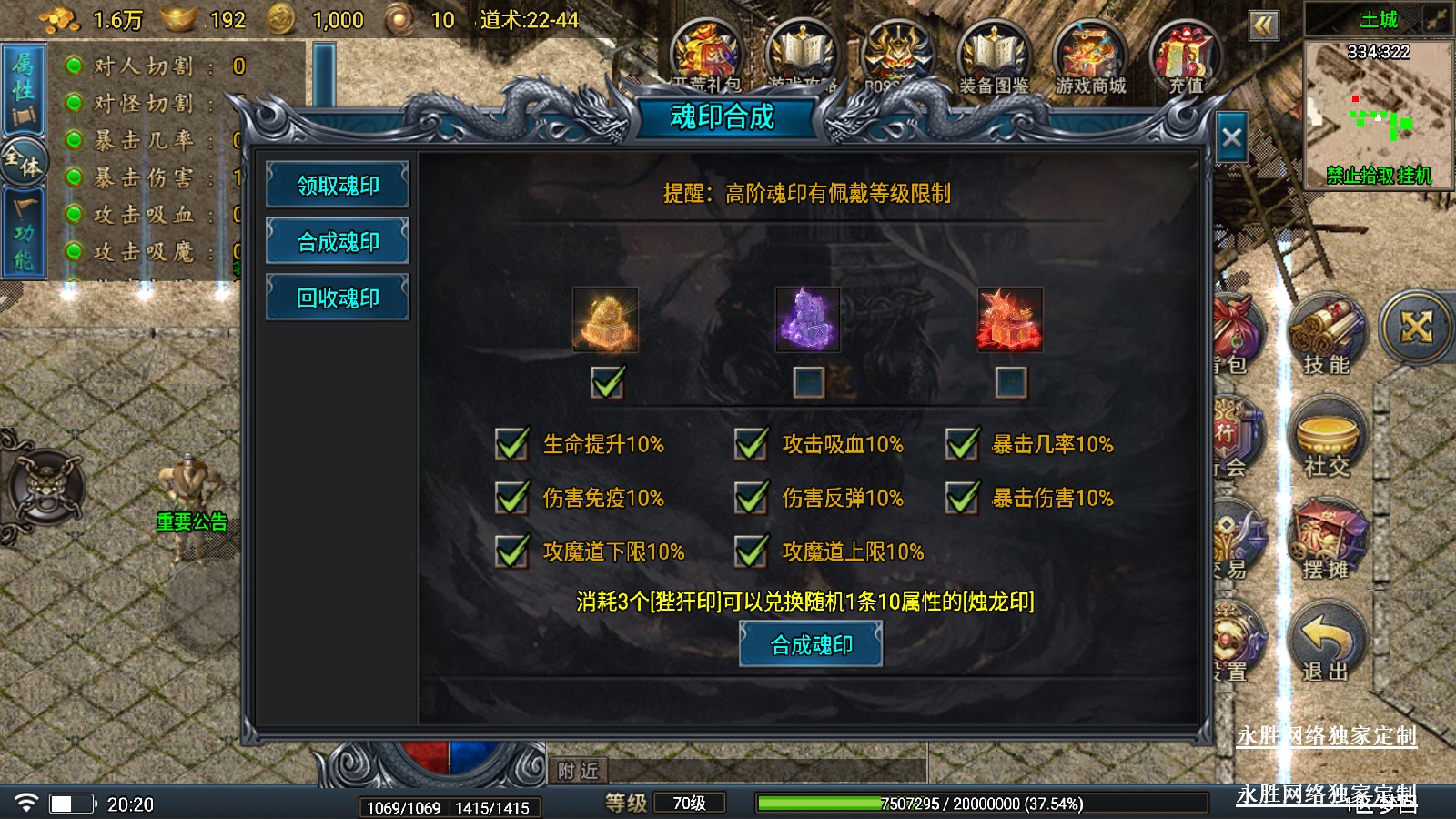Select the 回收魂印 tab
1456x819 pixels.
pyautogui.click(x=338, y=298)
